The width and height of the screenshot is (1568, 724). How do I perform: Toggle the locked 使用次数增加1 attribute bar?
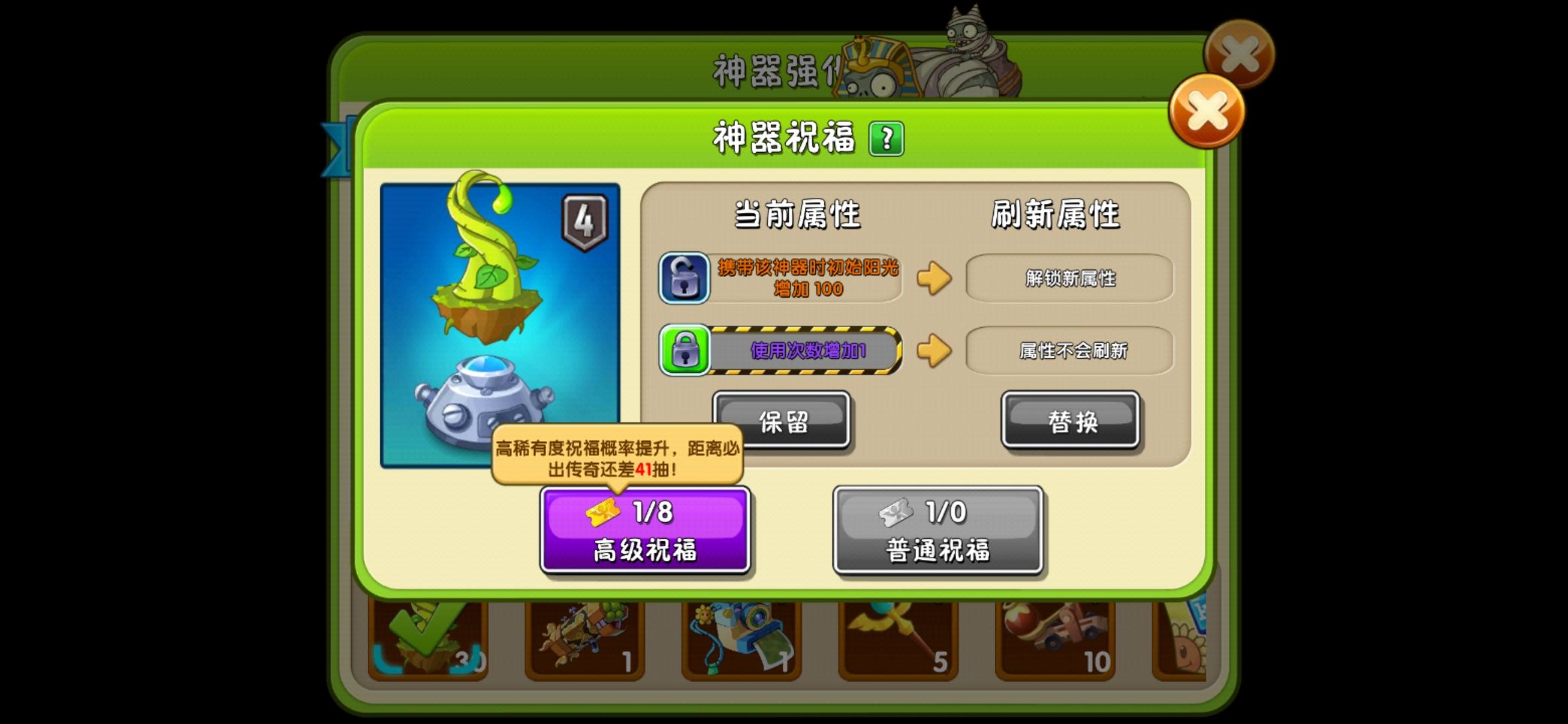click(x=804, y=351)
